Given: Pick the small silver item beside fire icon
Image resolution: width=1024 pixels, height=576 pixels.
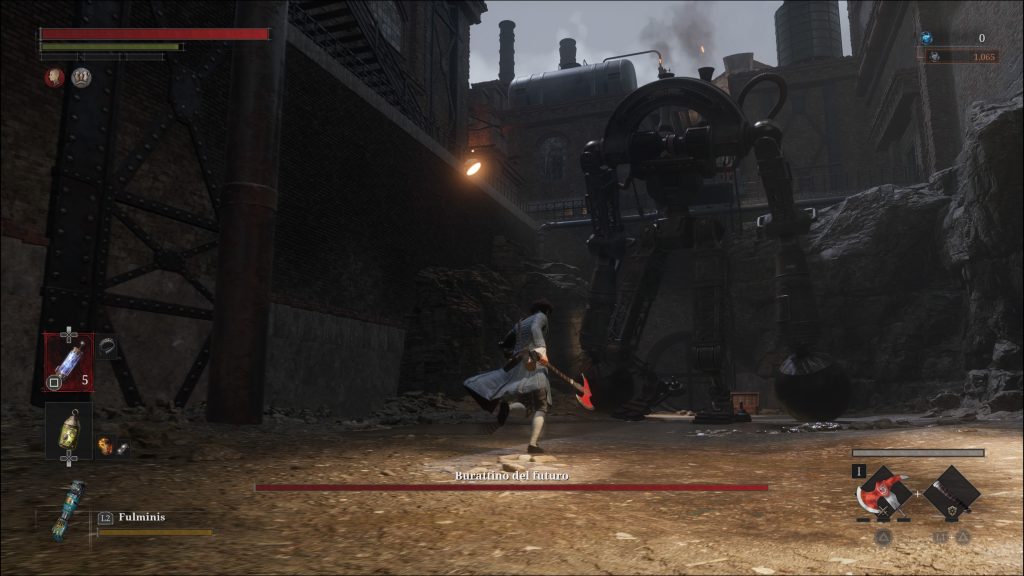Looking at the screenshot, I should [x=122, y=449].
